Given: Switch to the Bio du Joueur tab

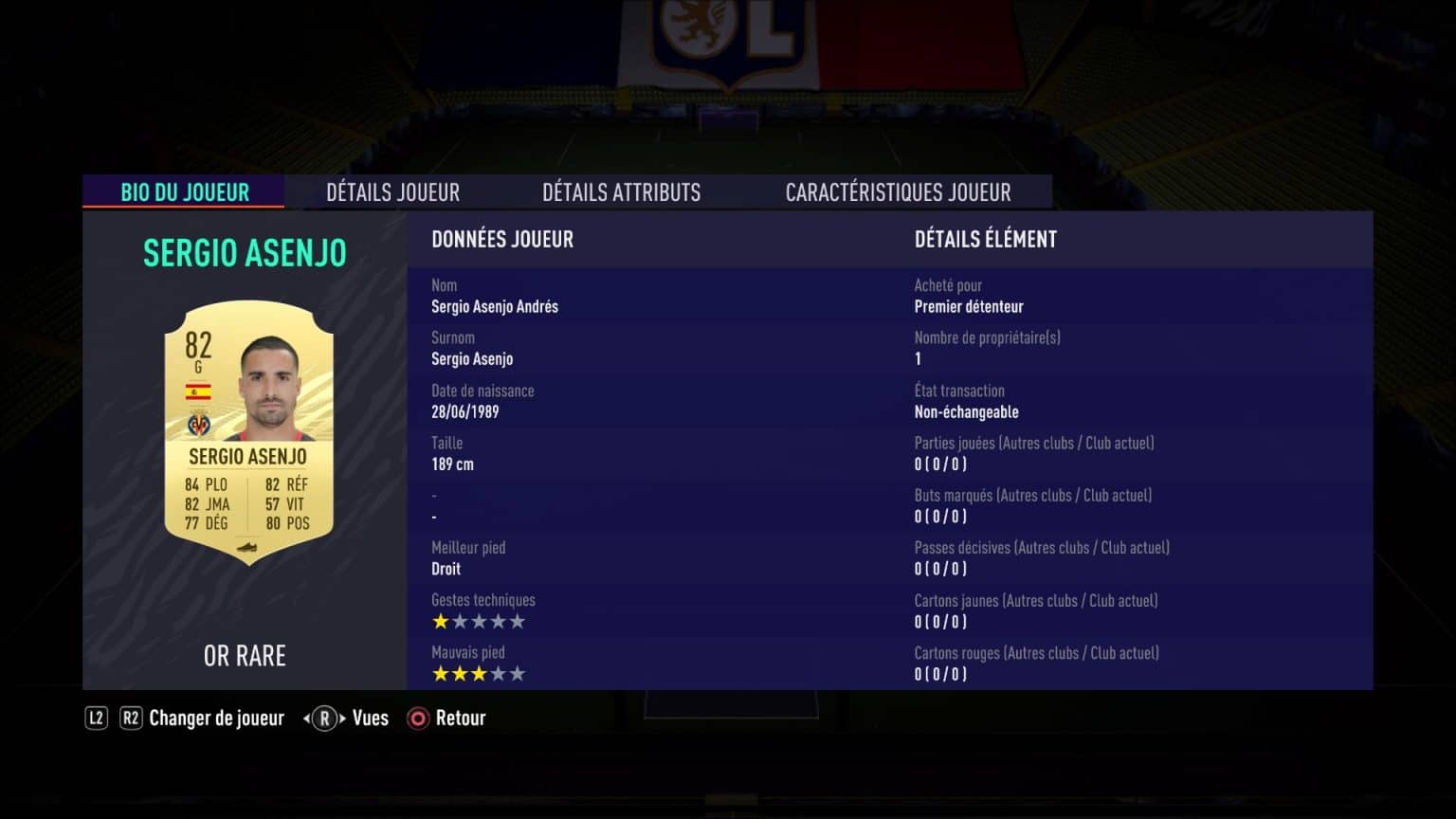Looking at the screenshot, I should 185,192.
